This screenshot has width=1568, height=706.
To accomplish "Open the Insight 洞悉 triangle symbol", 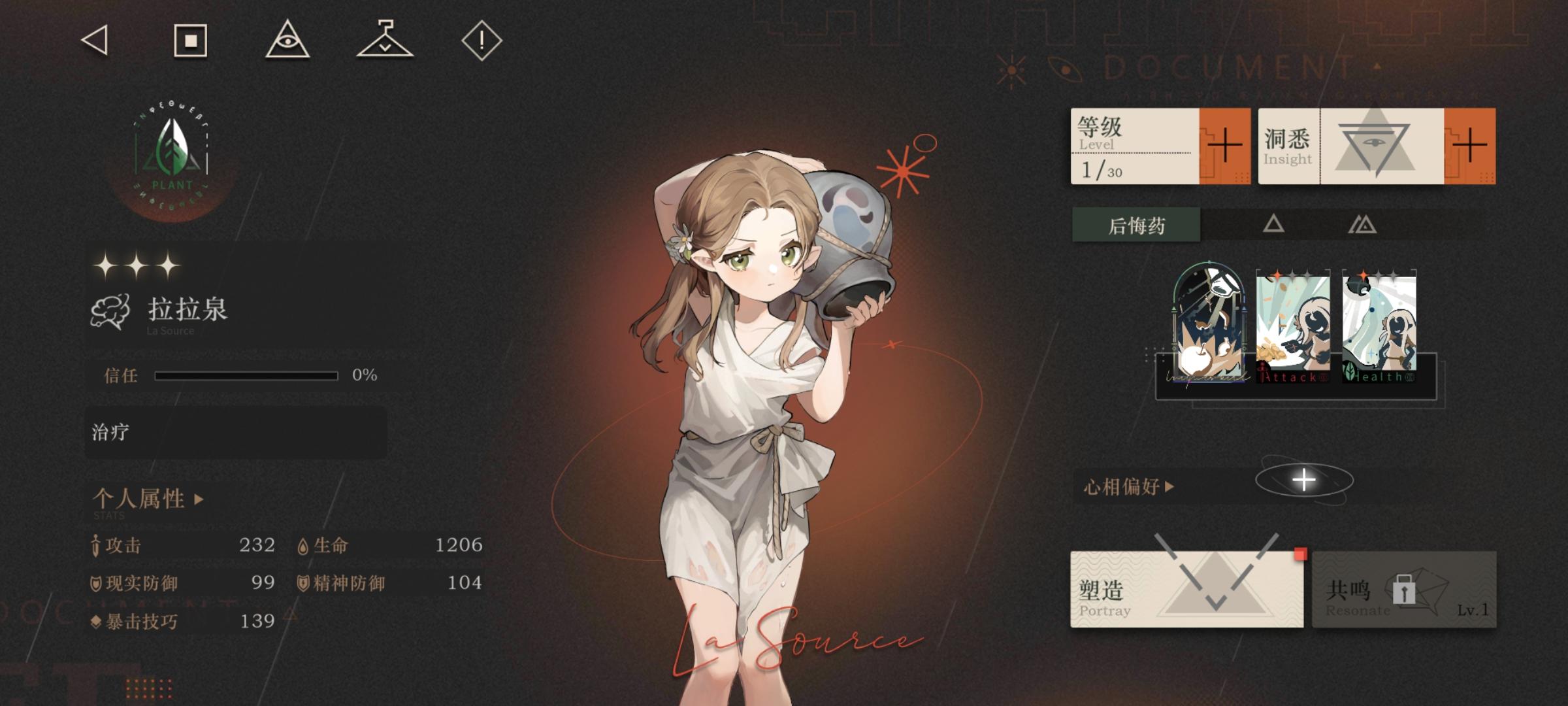I will [1375, 145].
